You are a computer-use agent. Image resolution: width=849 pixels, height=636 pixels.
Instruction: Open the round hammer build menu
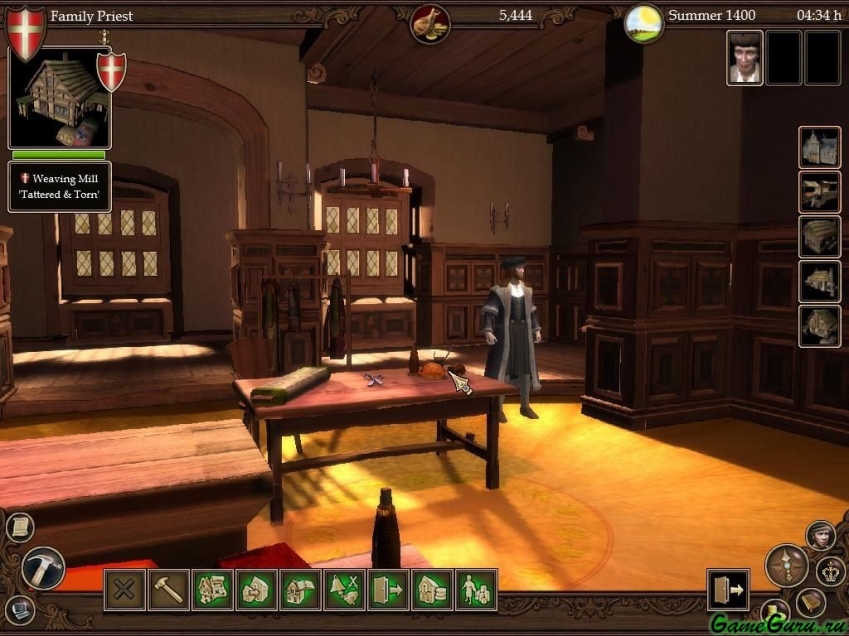pos(43,568)
